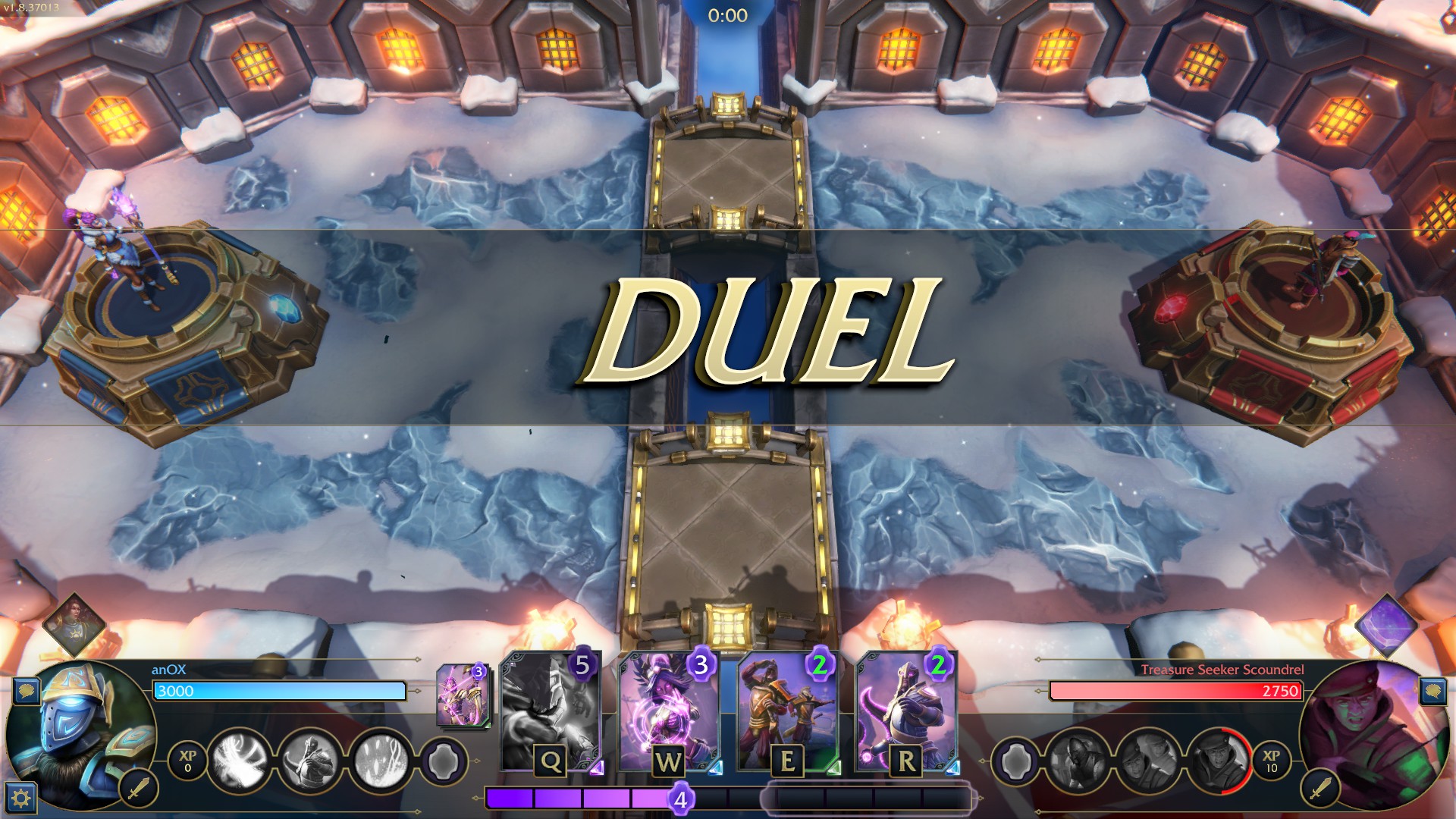The height and width of the screenshot is (819, 1456).
Task: Select the sword icon on the opponent's portrait
Action: (x=1319, y=789)
